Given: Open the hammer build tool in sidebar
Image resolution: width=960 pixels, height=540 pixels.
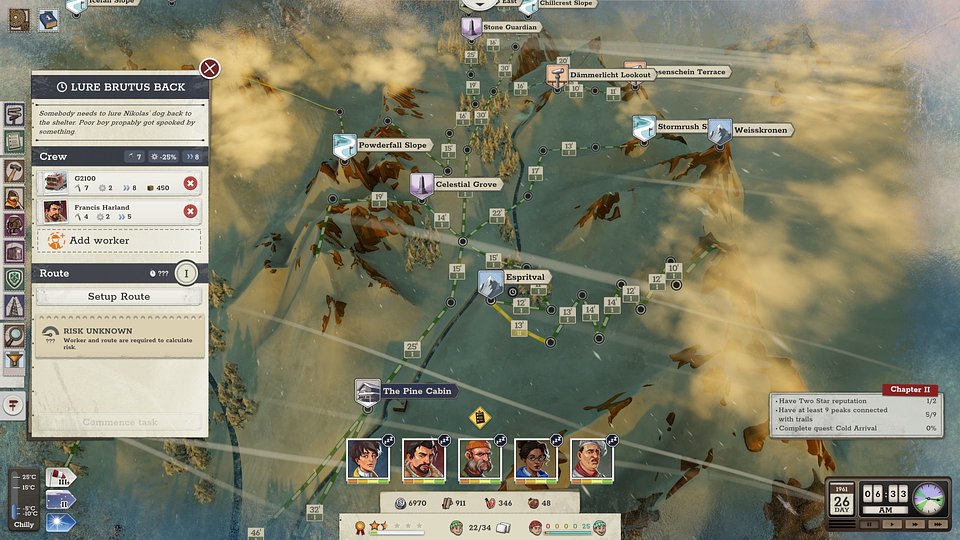Looking at the screenshot, I should (x=14, y=171).
